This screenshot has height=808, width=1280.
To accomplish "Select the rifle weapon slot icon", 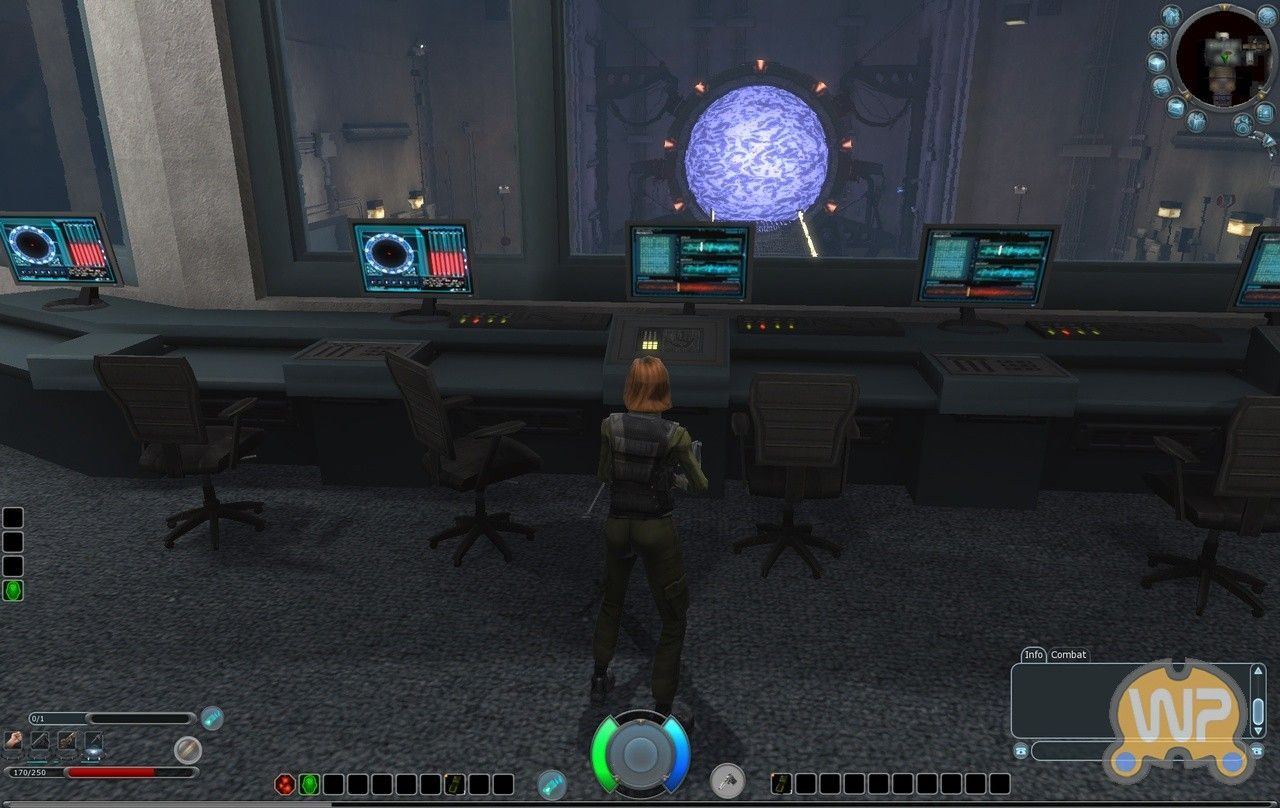I will point(67,741).
